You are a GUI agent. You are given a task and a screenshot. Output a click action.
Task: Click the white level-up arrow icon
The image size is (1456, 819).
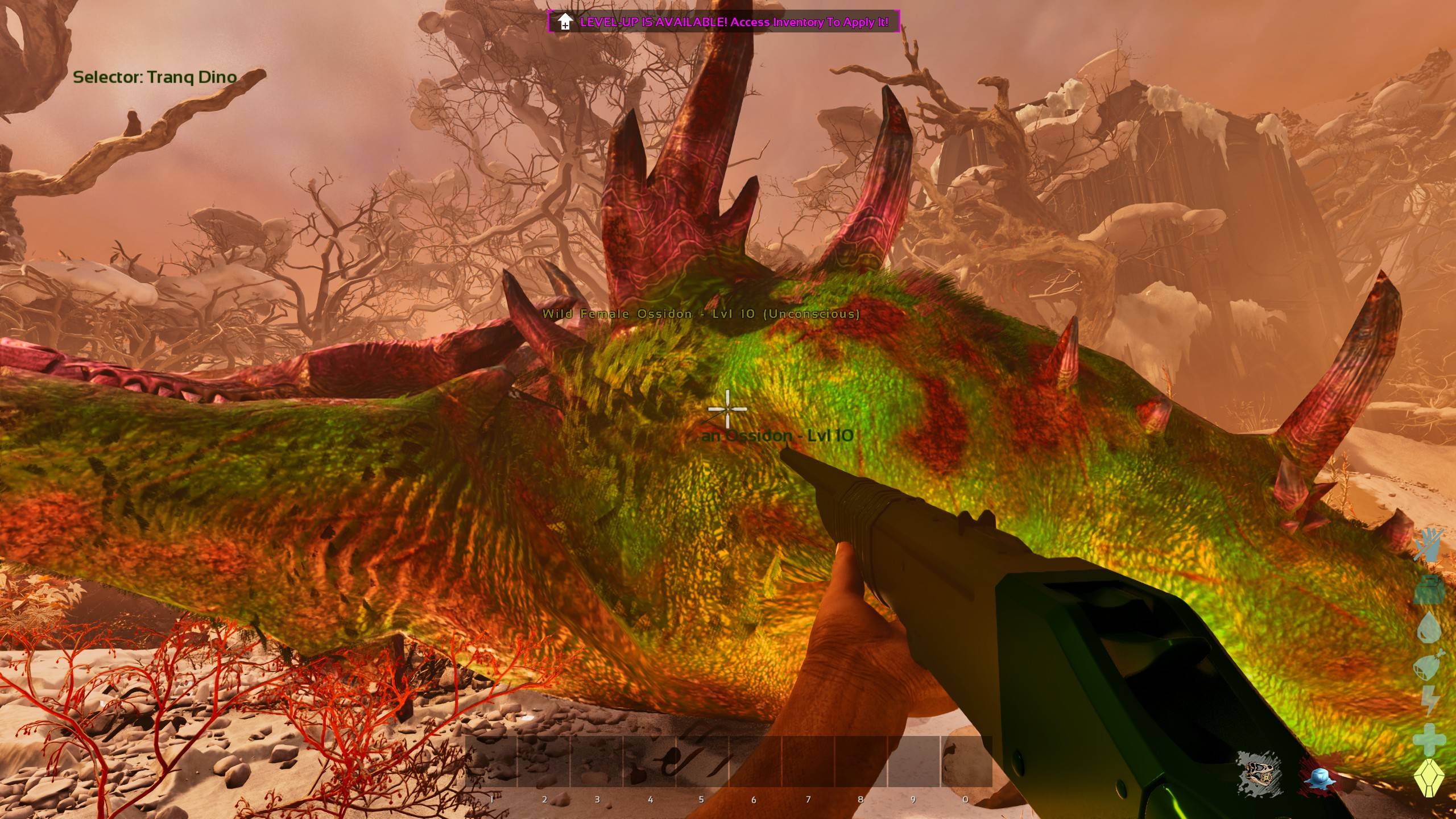(564, 22)
